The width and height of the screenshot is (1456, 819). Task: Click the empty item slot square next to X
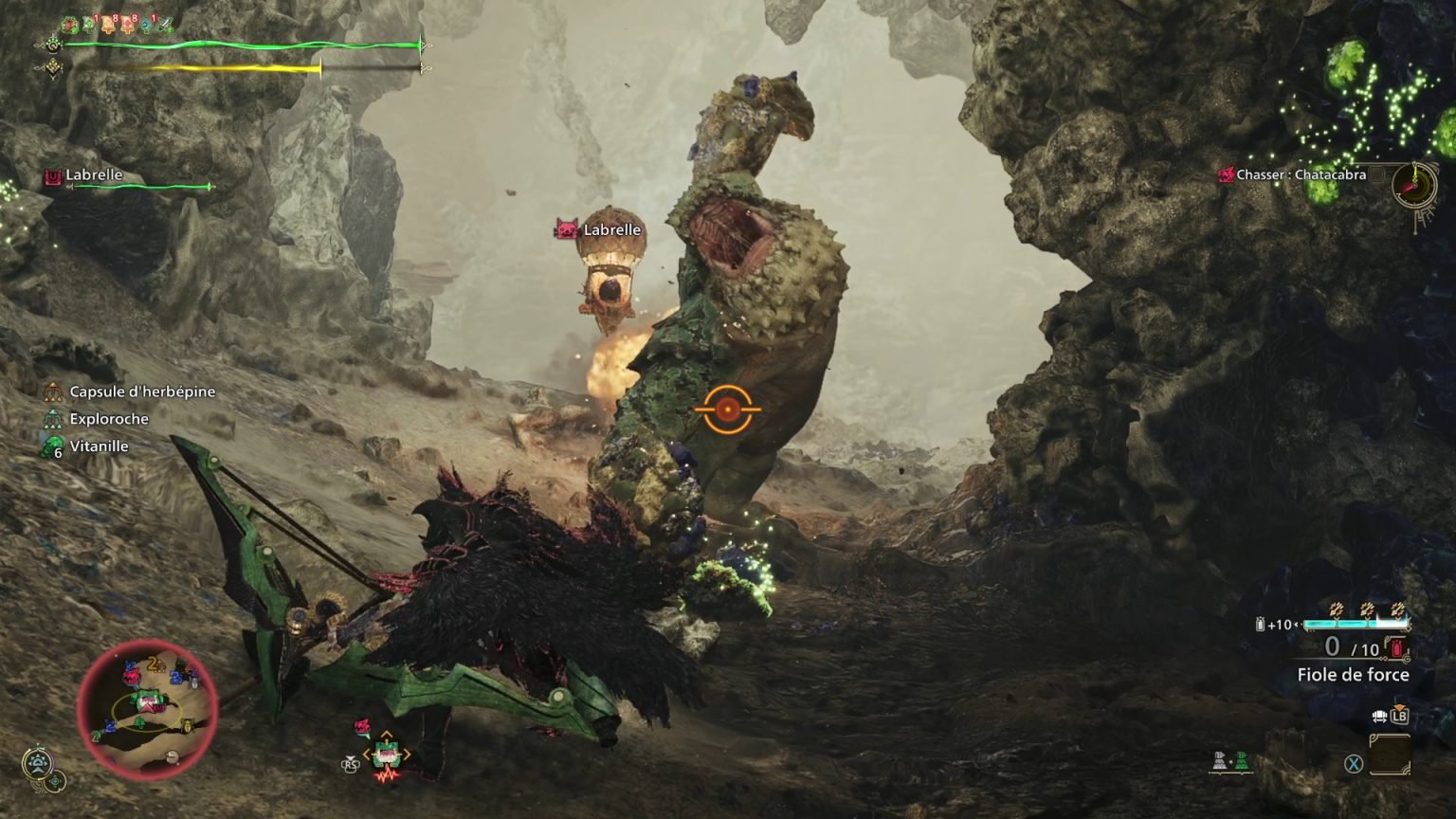[x=1390, y=755]
